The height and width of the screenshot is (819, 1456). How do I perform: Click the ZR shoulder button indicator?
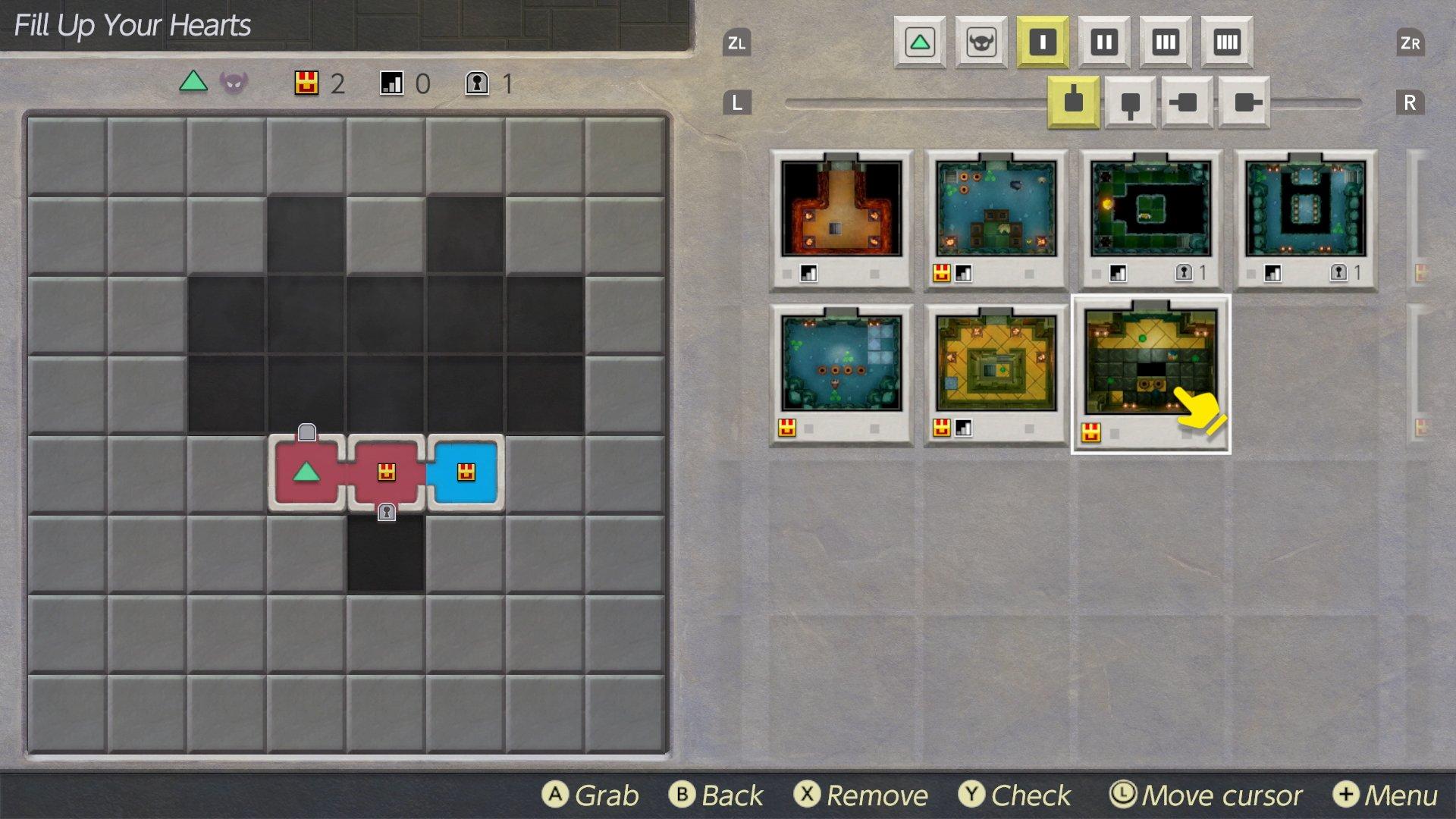tap(1411, 43)
